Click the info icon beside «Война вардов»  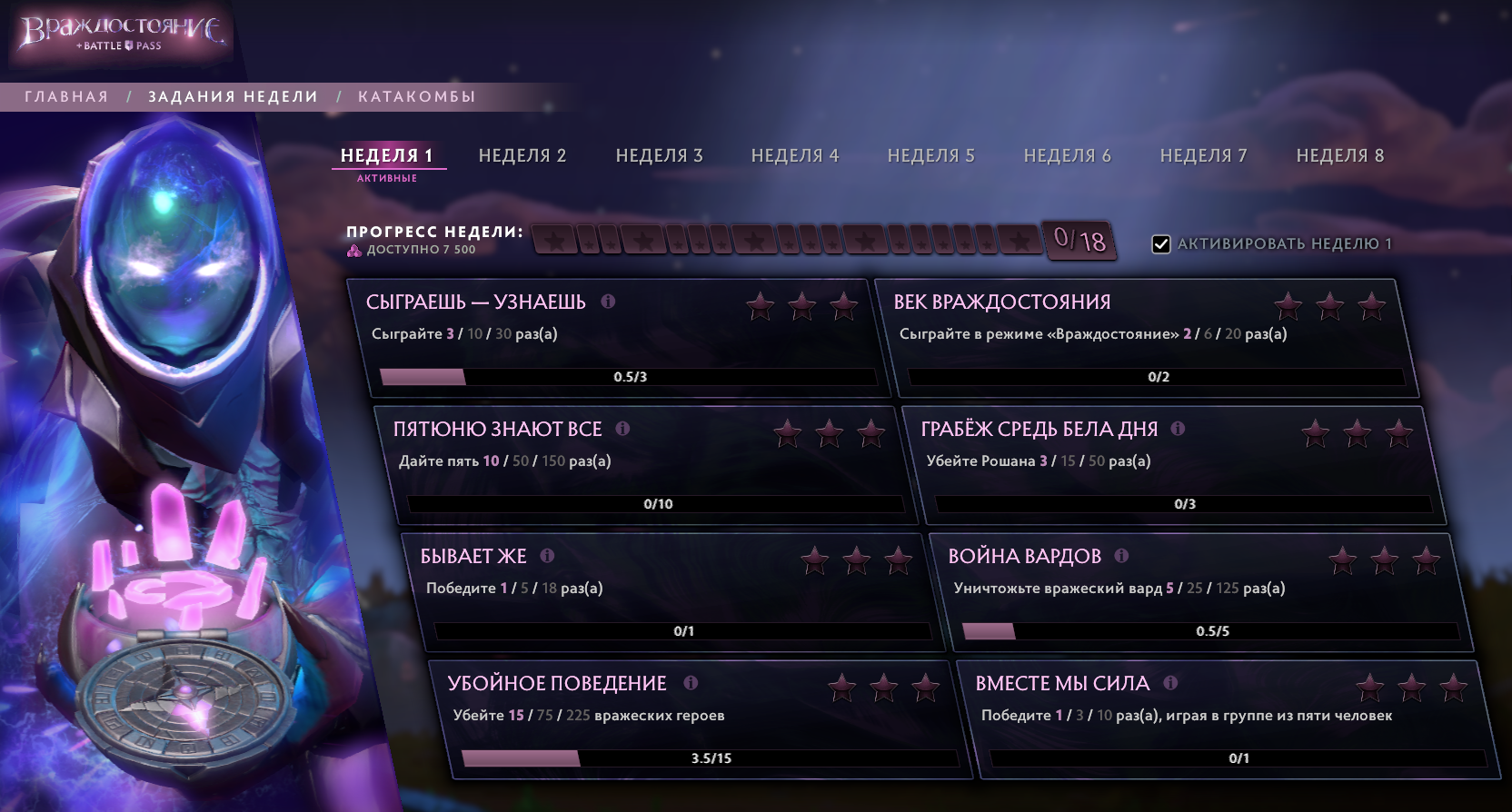point(1121,556)
